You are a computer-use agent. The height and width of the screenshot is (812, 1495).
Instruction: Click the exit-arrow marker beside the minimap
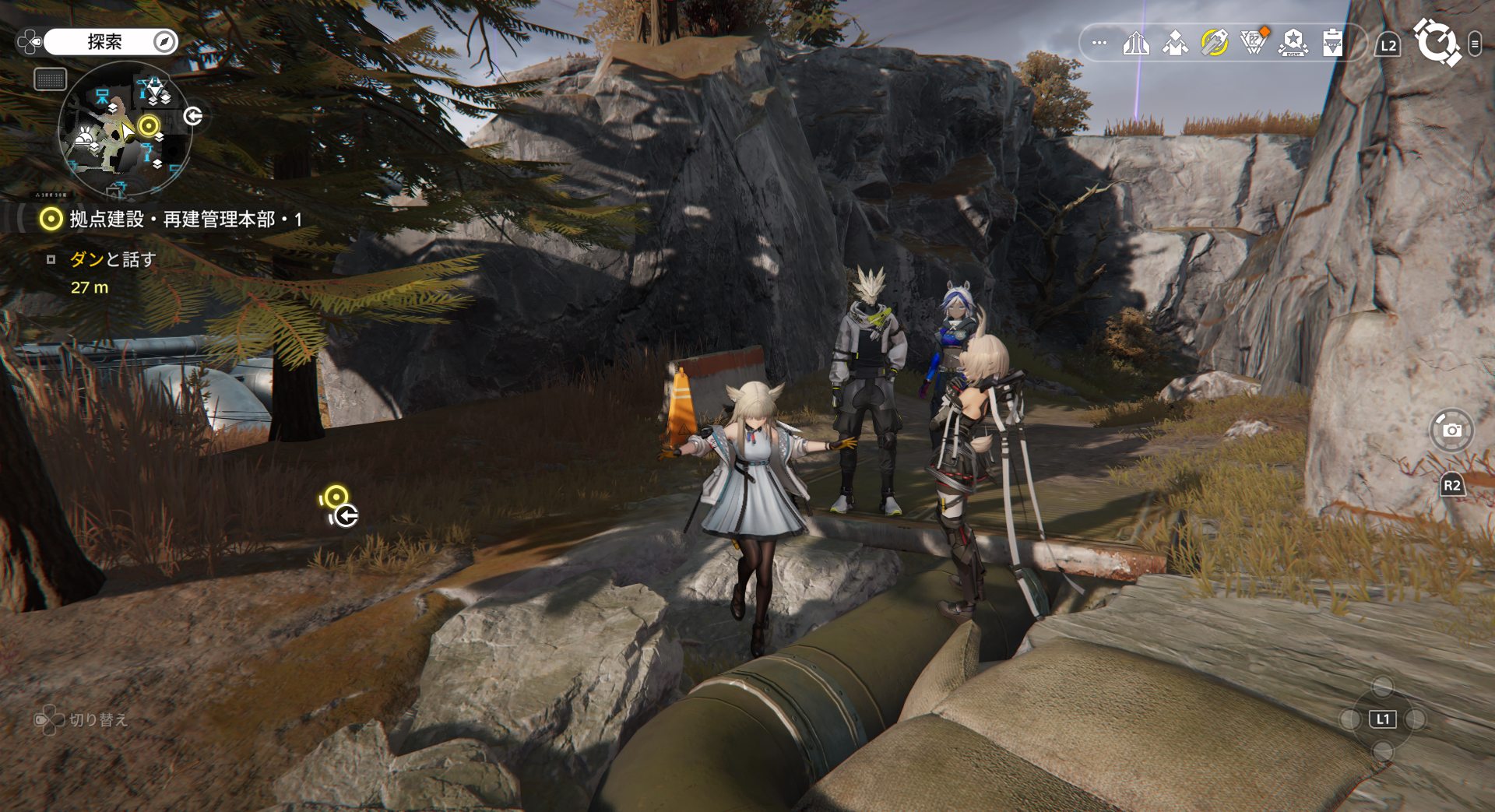193,116
